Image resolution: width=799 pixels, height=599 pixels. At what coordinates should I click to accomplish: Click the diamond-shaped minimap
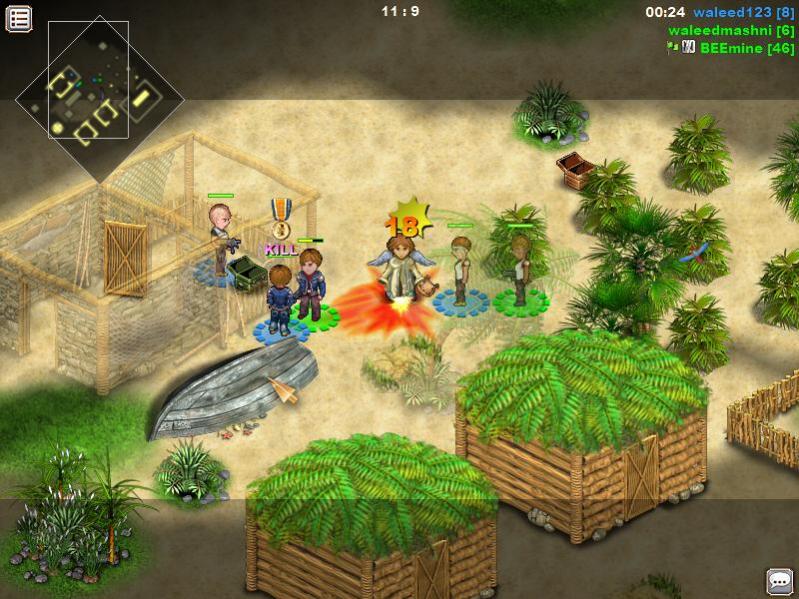point(99,98)
